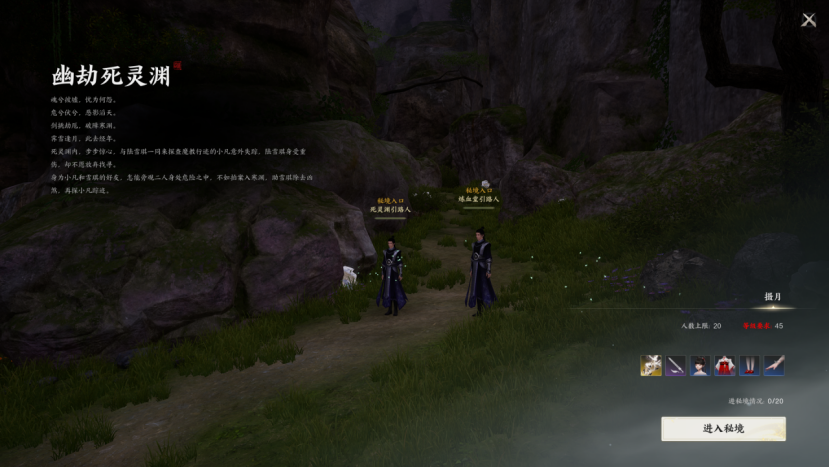Click the 进入秘境 button
The image size is (829, 467).
pyautogui.click(x=723, y=429)
